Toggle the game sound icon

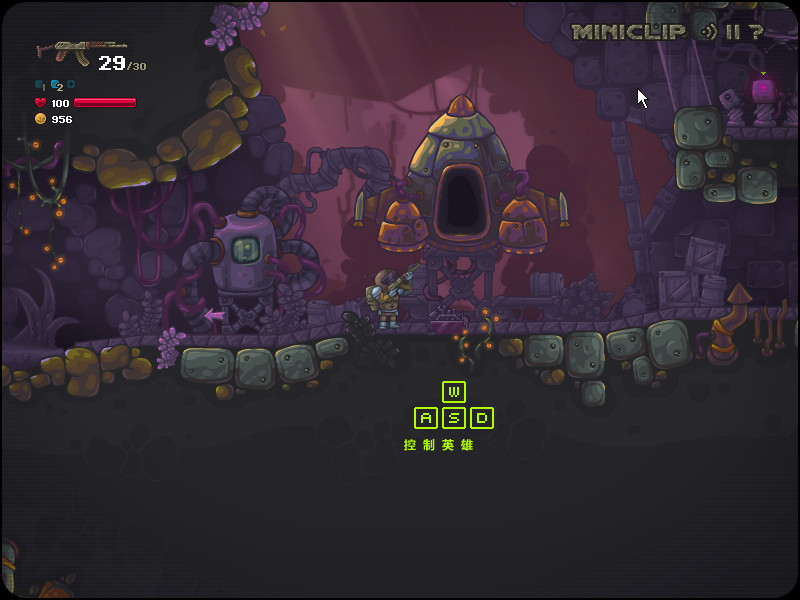(x=708, y=32)
